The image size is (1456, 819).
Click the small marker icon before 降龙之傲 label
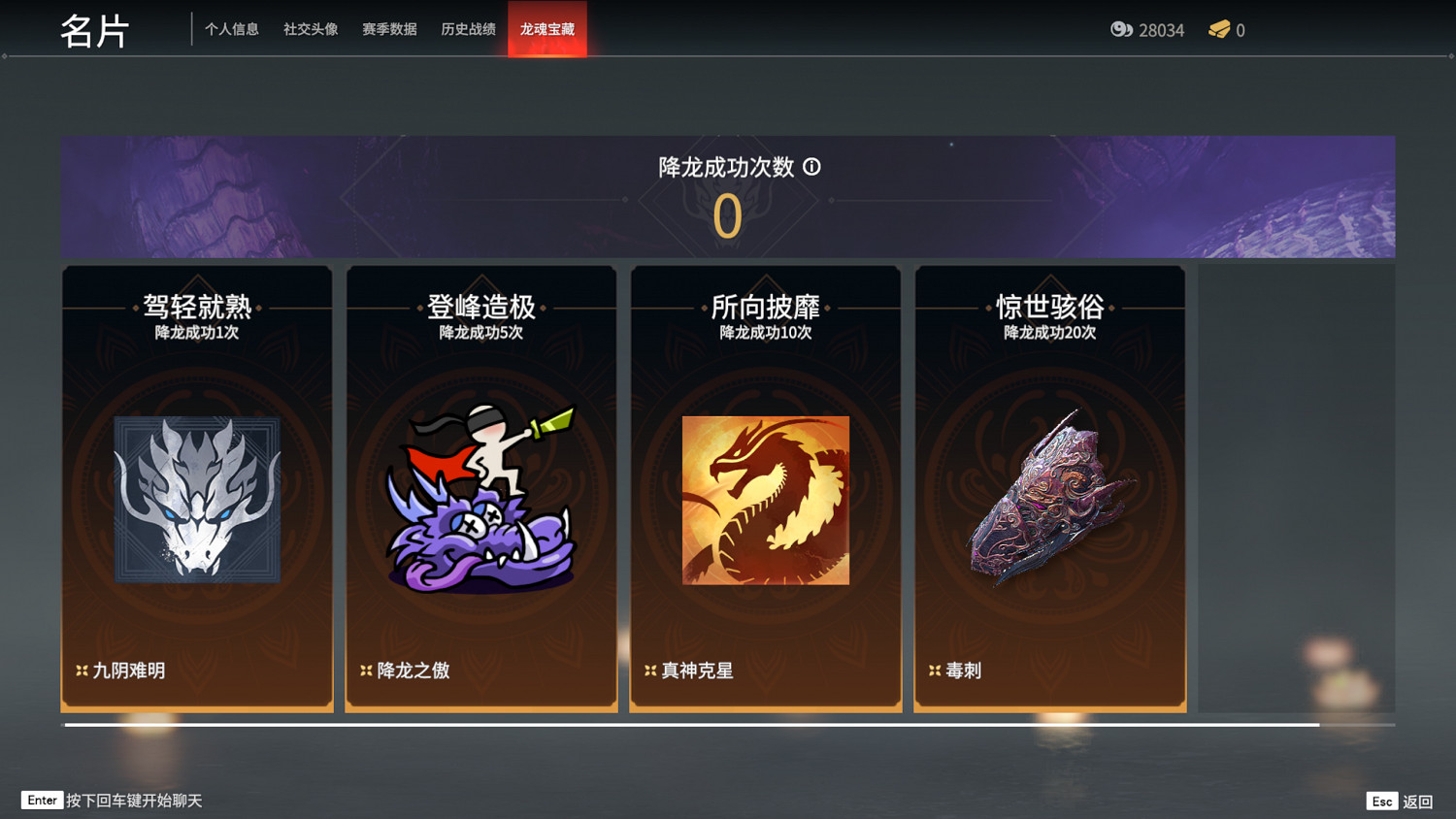[366, 670]
